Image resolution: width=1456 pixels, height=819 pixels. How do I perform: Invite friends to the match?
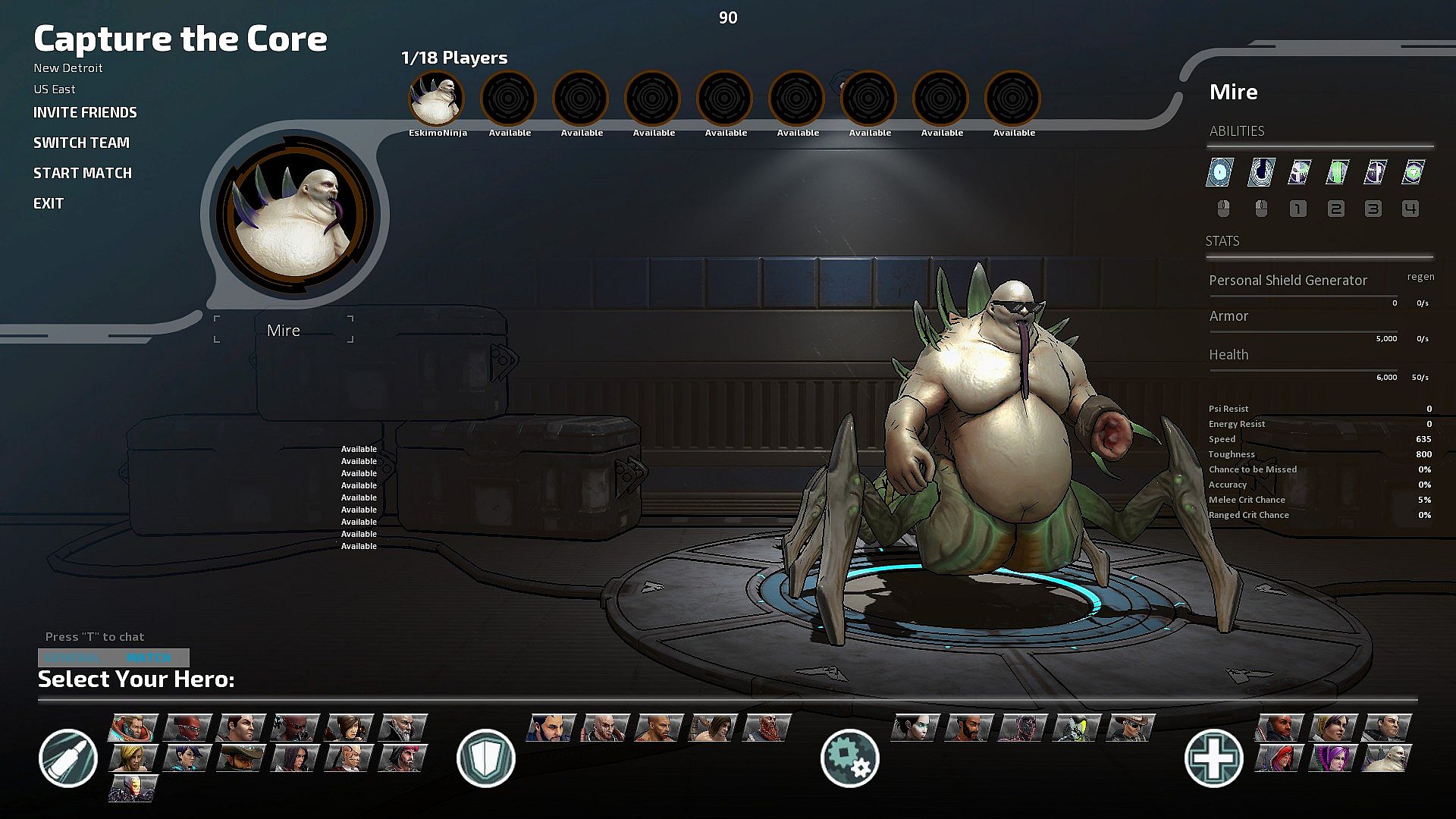[x=85, y=113]
